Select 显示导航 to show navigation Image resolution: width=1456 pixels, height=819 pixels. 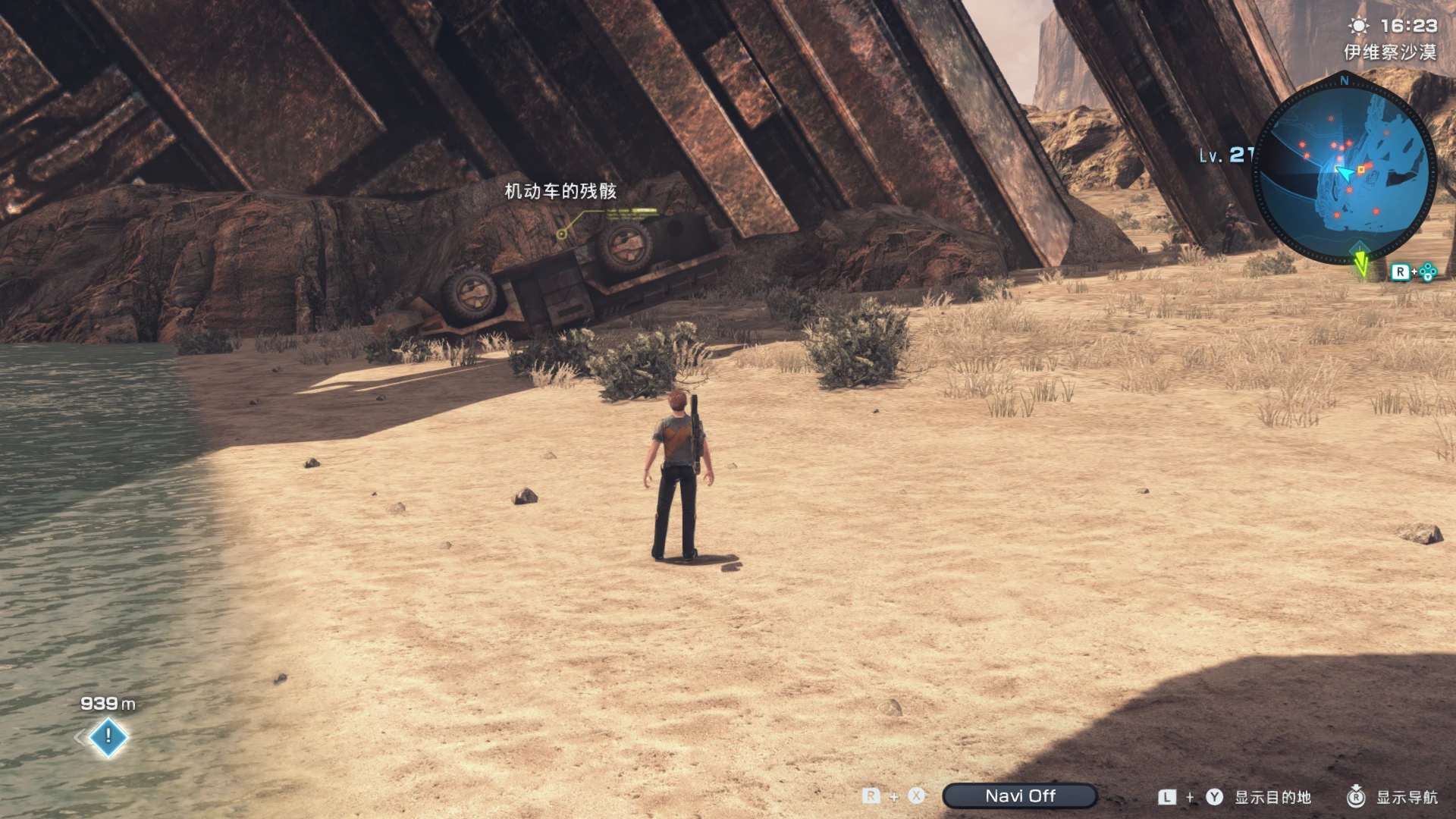click(1407, 798)
